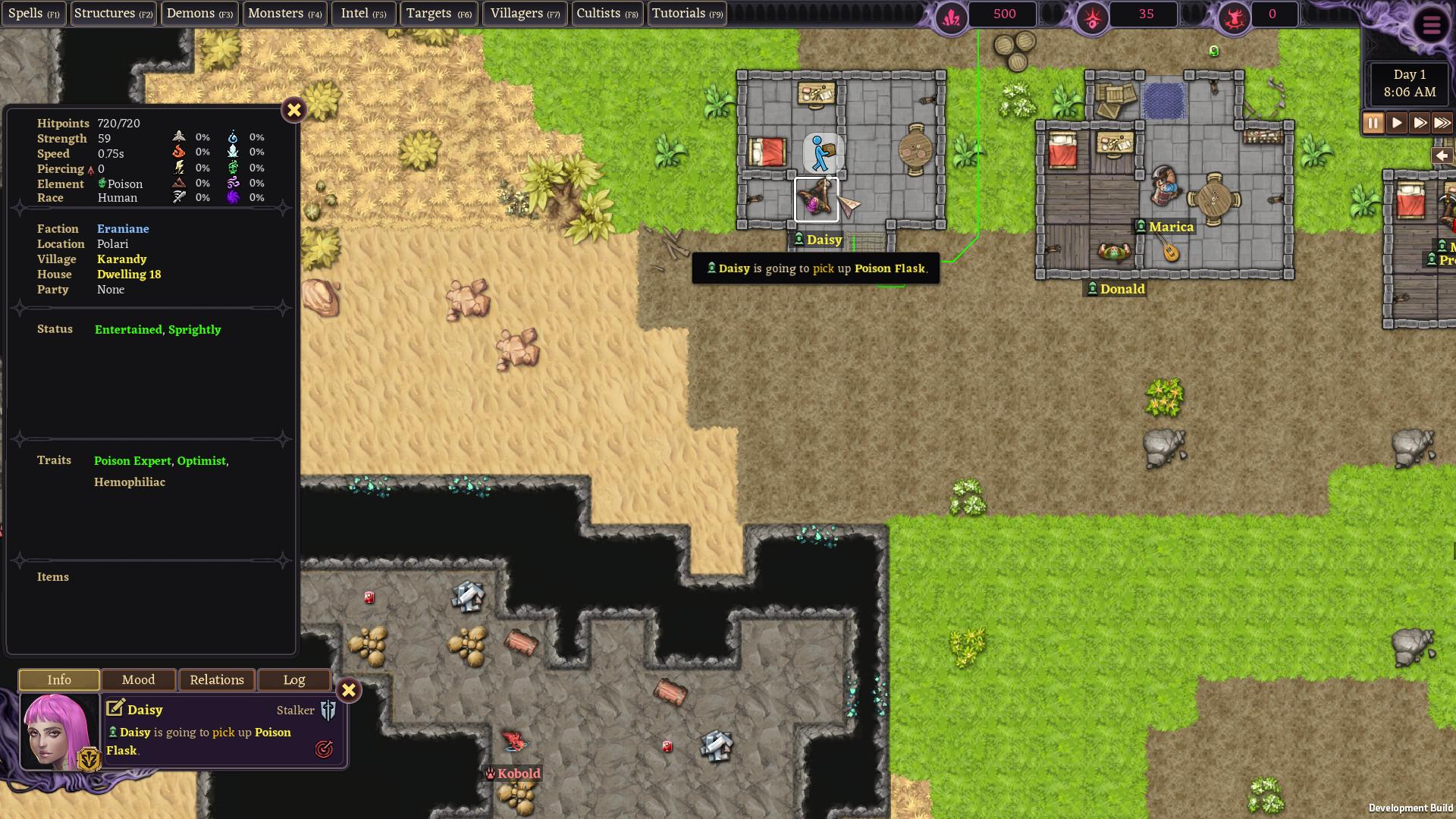Pause the game time
This screenshot has width=1456, height=819.
point(1373,122)
